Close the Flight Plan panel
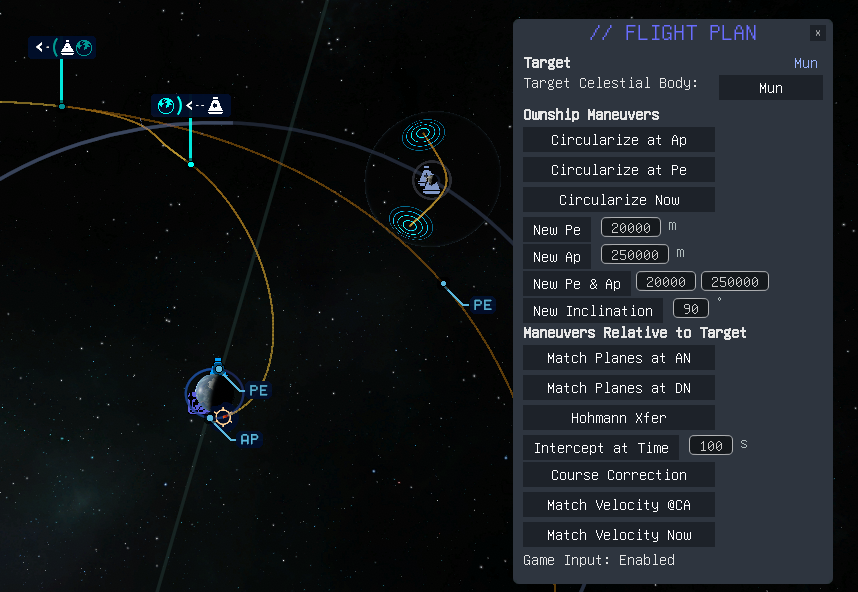 [818, 33]
